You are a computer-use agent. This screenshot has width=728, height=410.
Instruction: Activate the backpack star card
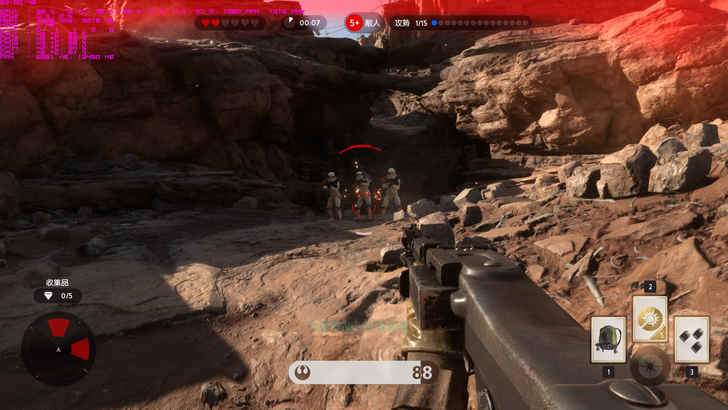click(x=608, y=339)
